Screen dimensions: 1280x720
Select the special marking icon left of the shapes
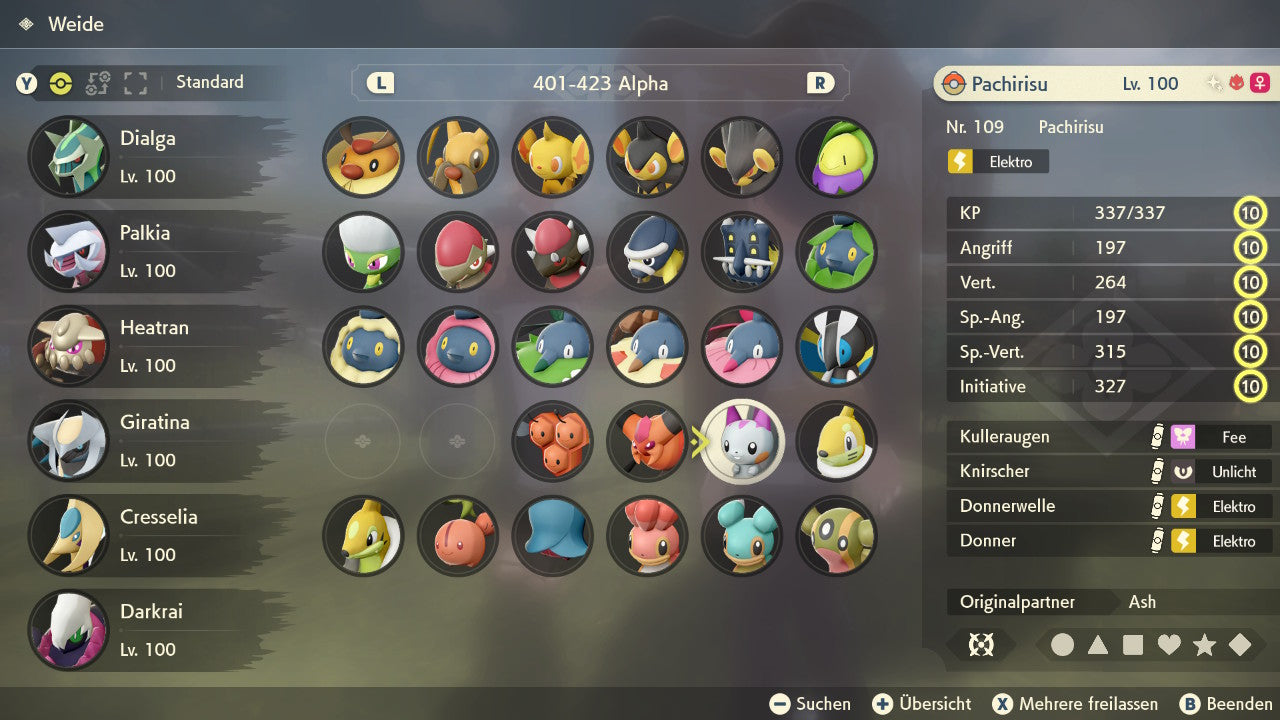point(981,645)
